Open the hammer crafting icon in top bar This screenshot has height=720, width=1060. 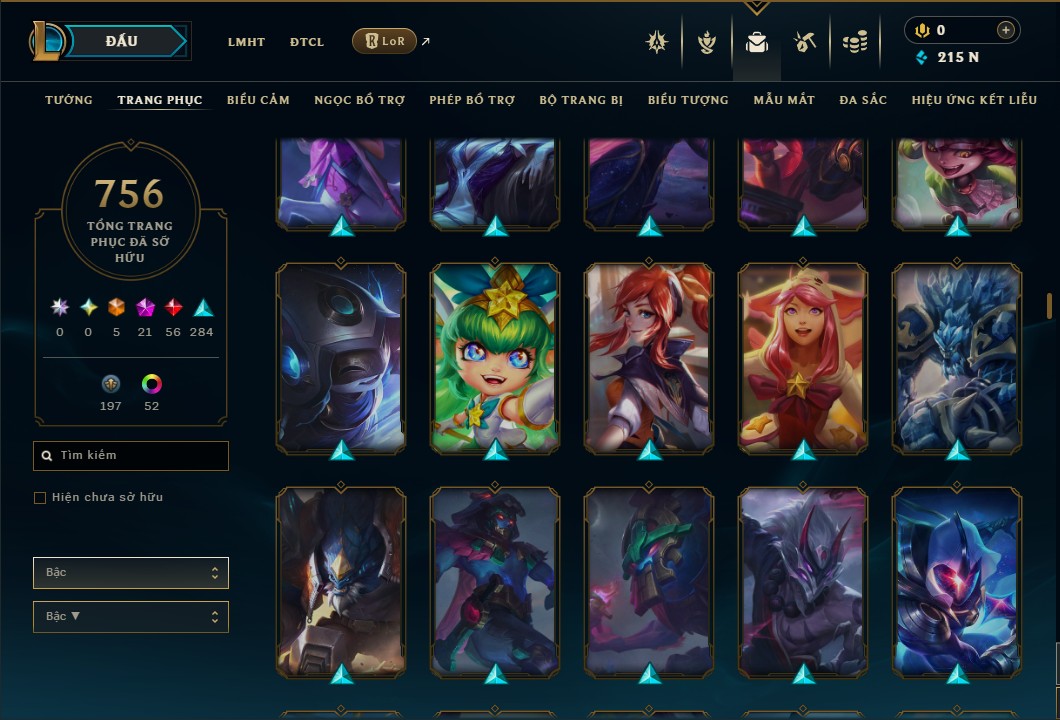(805, 42)
